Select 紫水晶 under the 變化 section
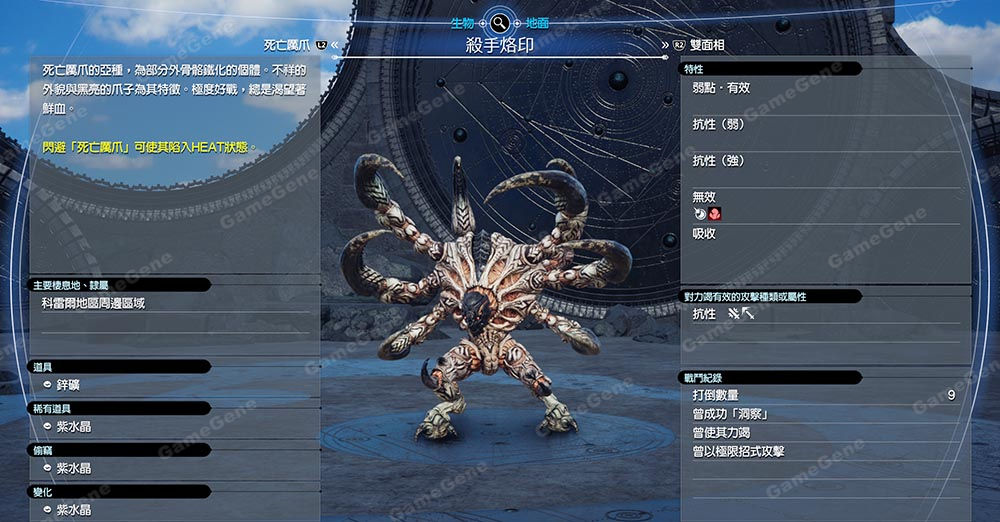The height and width of the screenshot is (522, 1000). [x=73, y=510]
